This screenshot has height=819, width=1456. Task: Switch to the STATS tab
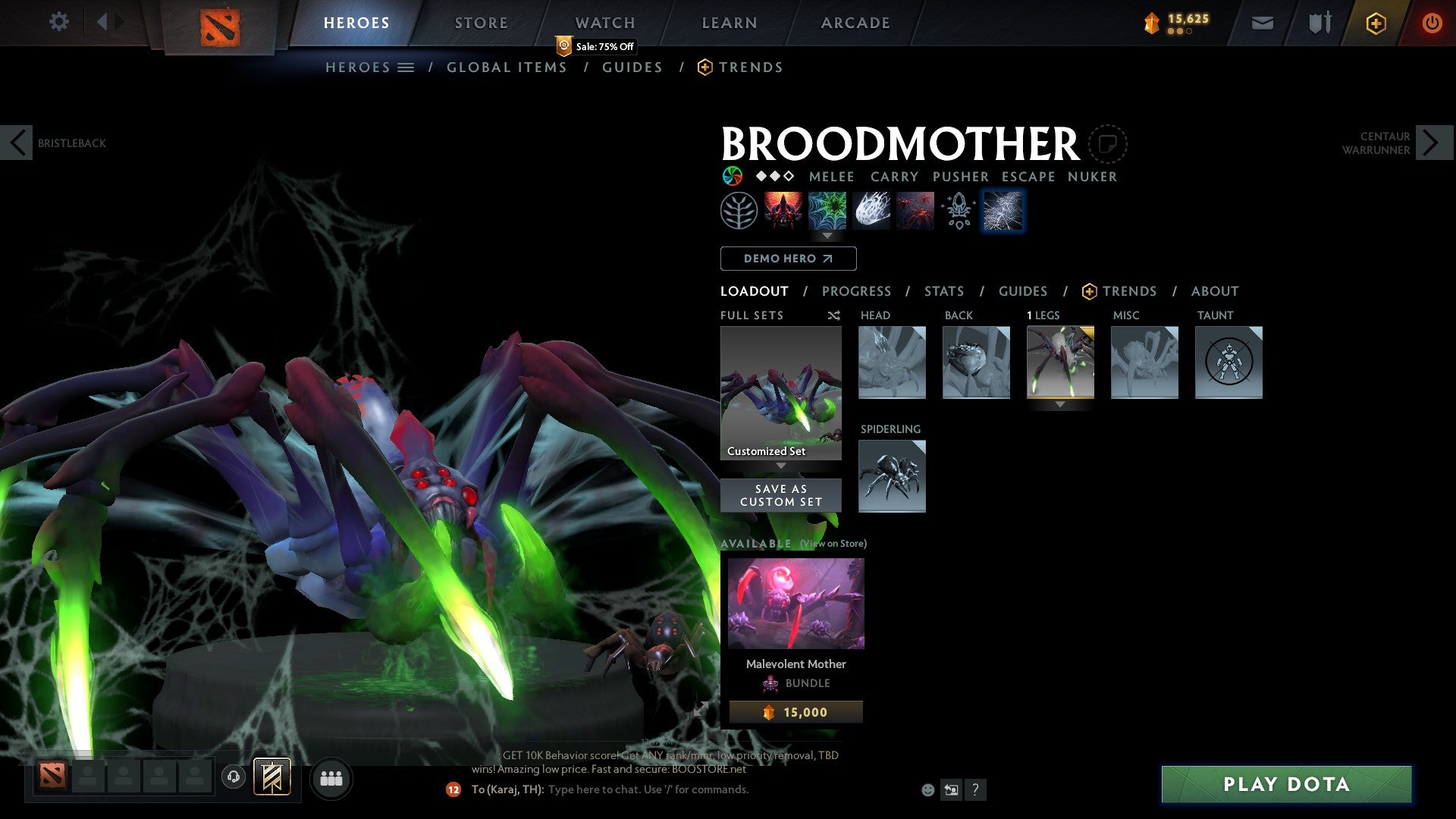click(944, 291)
